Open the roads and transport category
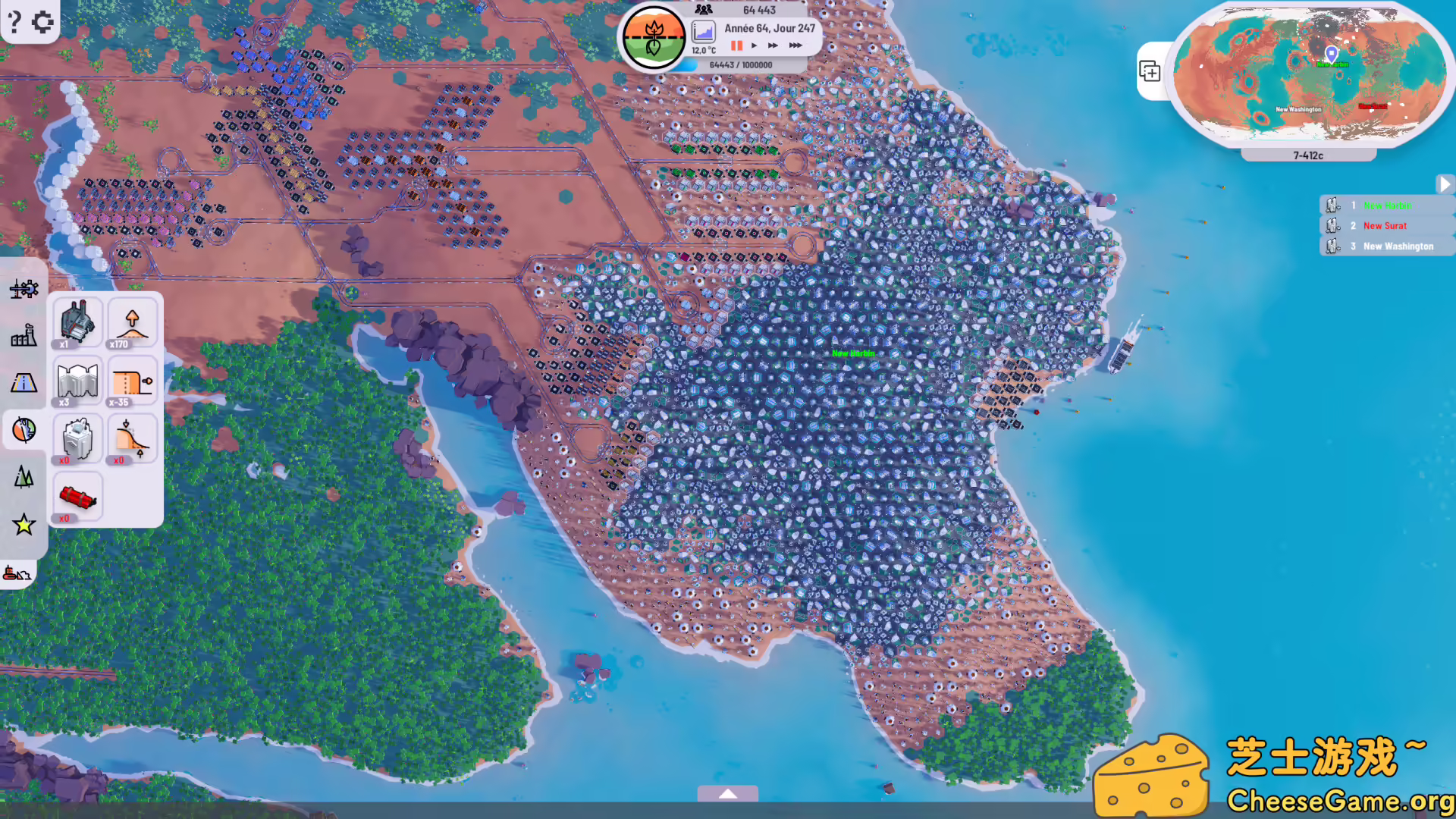The image size is (1456, 819). click(x=24, y=384)
